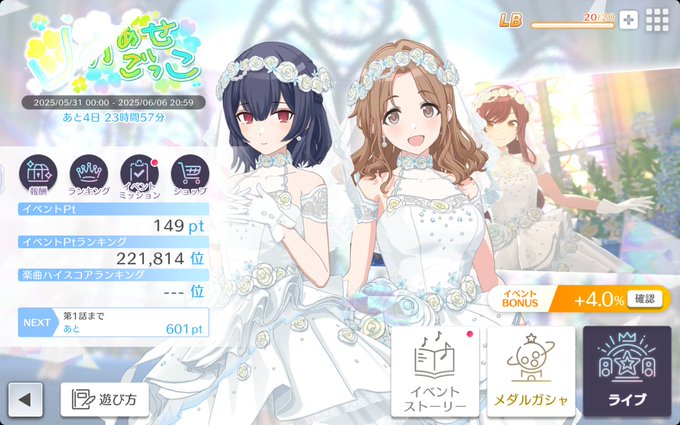
Task: Open the メダルガシャ medal gacha
Action: pyautogui.click(x=530, y=371)
